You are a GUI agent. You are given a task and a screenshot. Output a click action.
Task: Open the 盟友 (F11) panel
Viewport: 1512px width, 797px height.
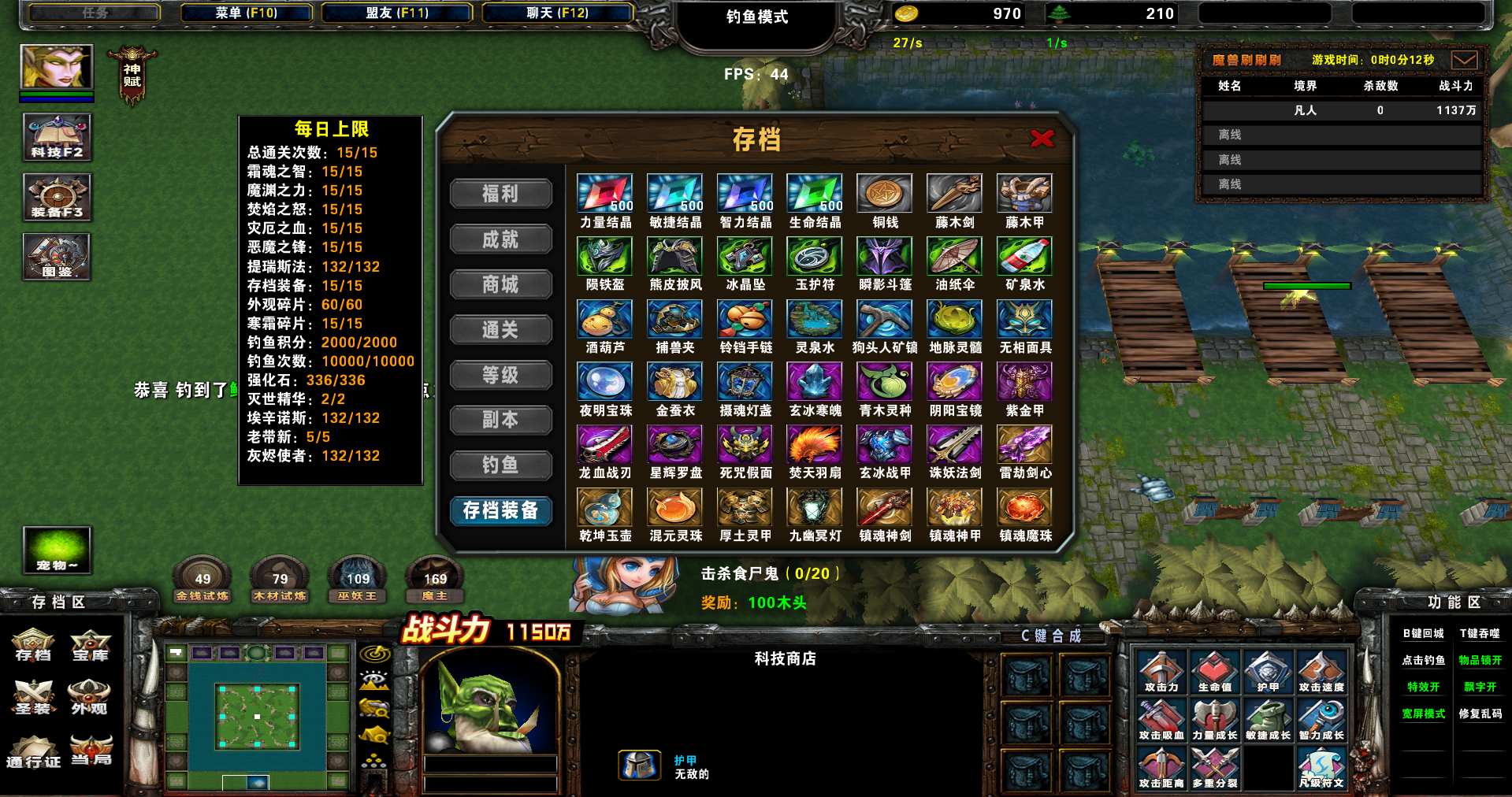point(397,13)
